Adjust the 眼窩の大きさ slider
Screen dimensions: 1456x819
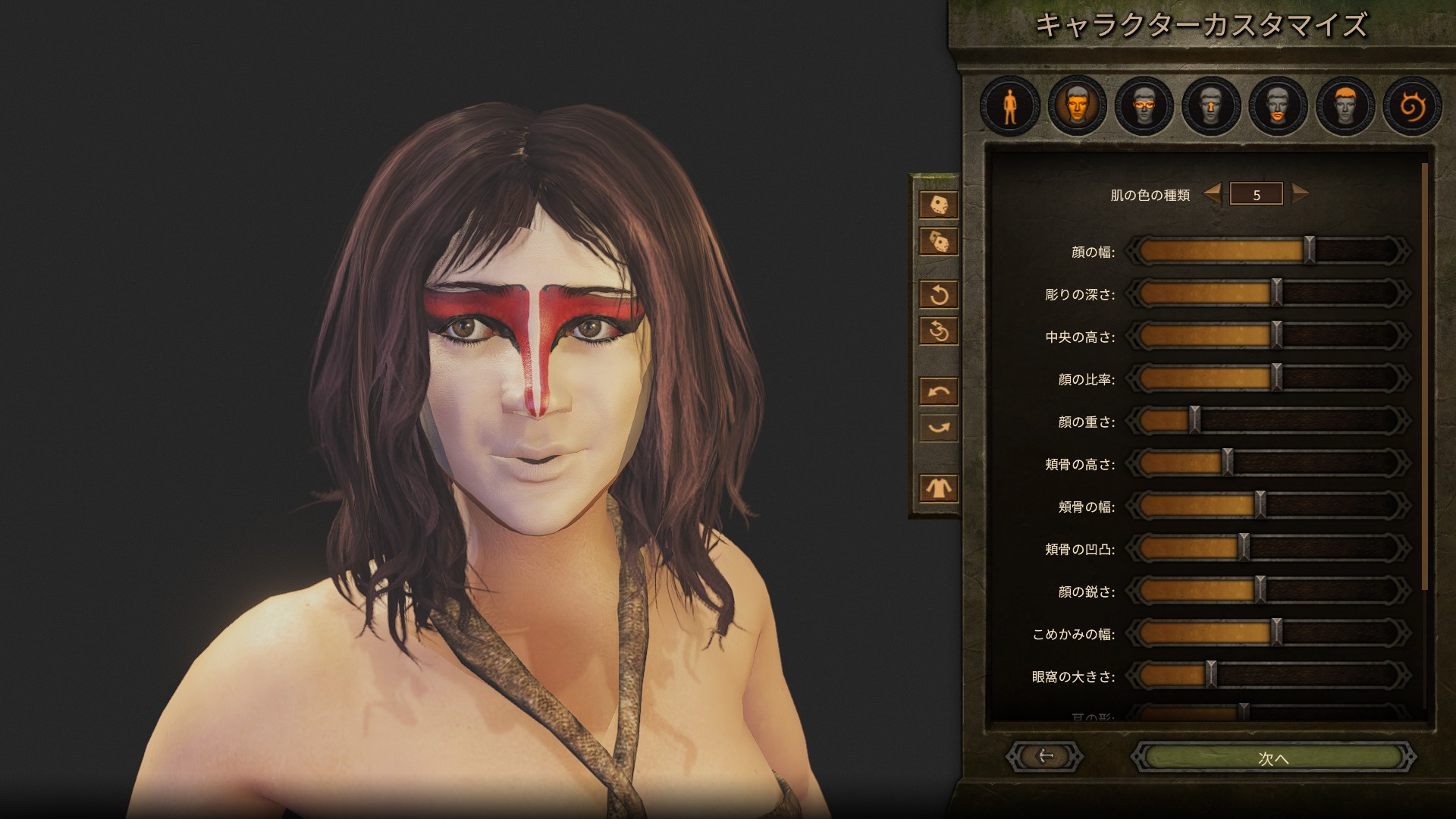pos(1211,676)
